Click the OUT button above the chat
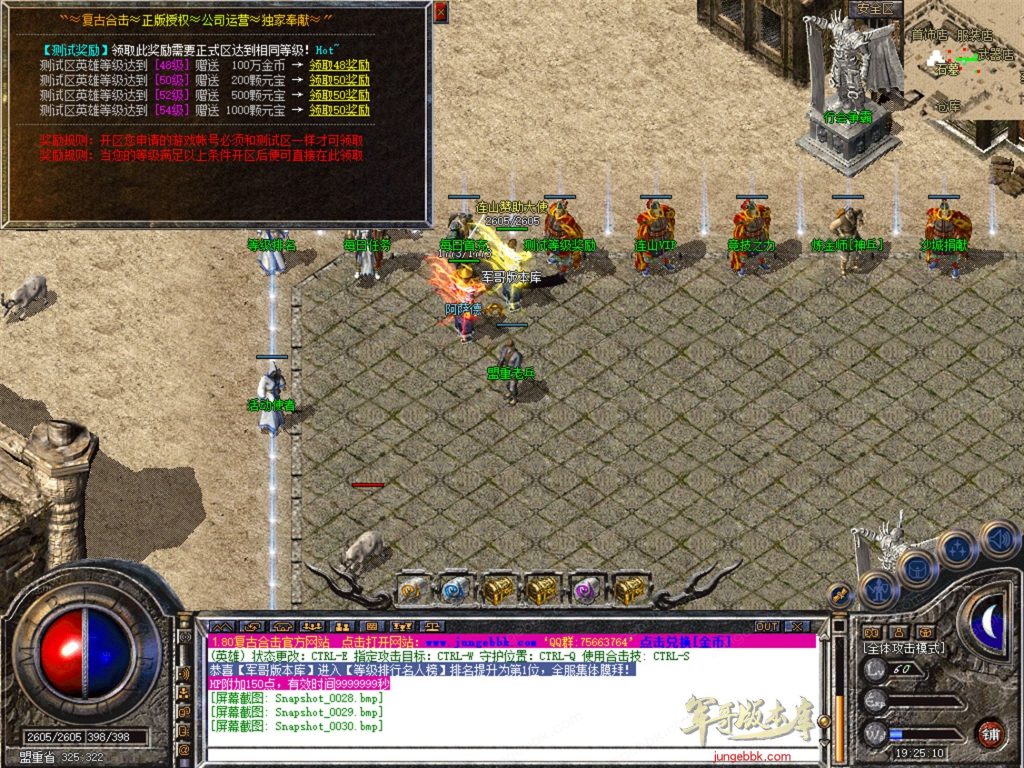 [x=767, y=626]
